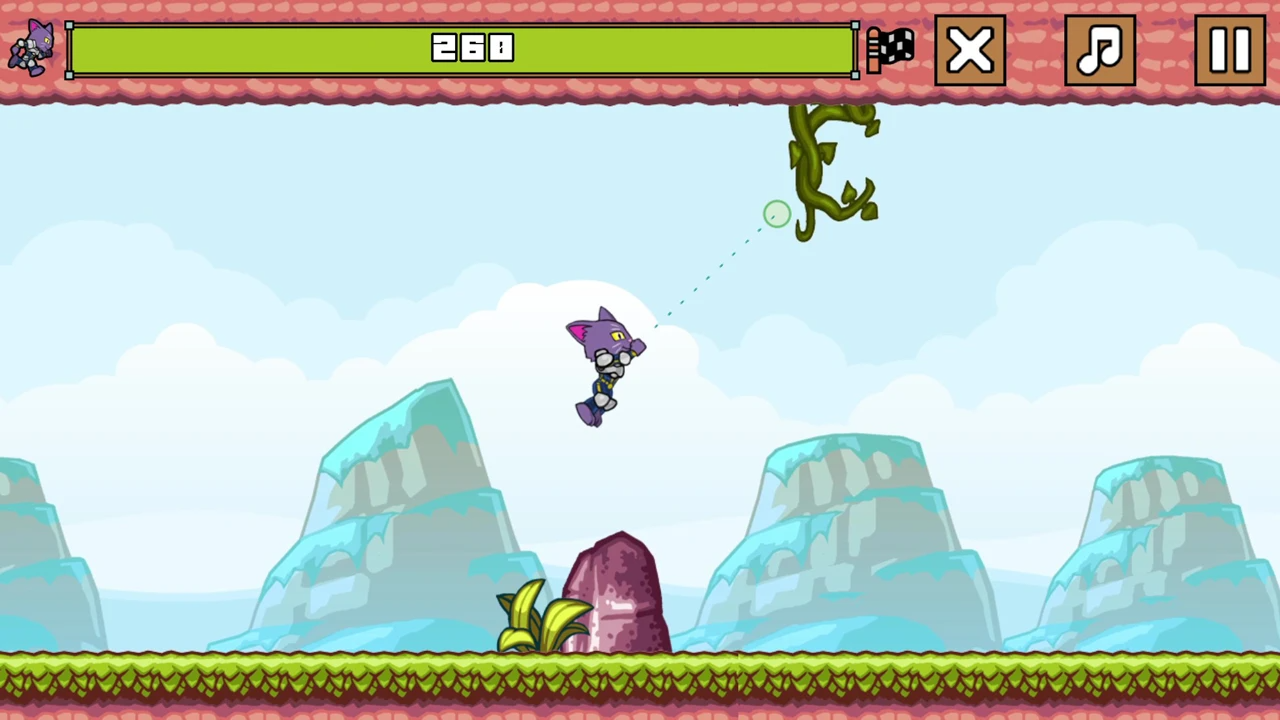Select the score display showing 260
This screenshot has height=720, width=1280.
click(x=470, y=48)
